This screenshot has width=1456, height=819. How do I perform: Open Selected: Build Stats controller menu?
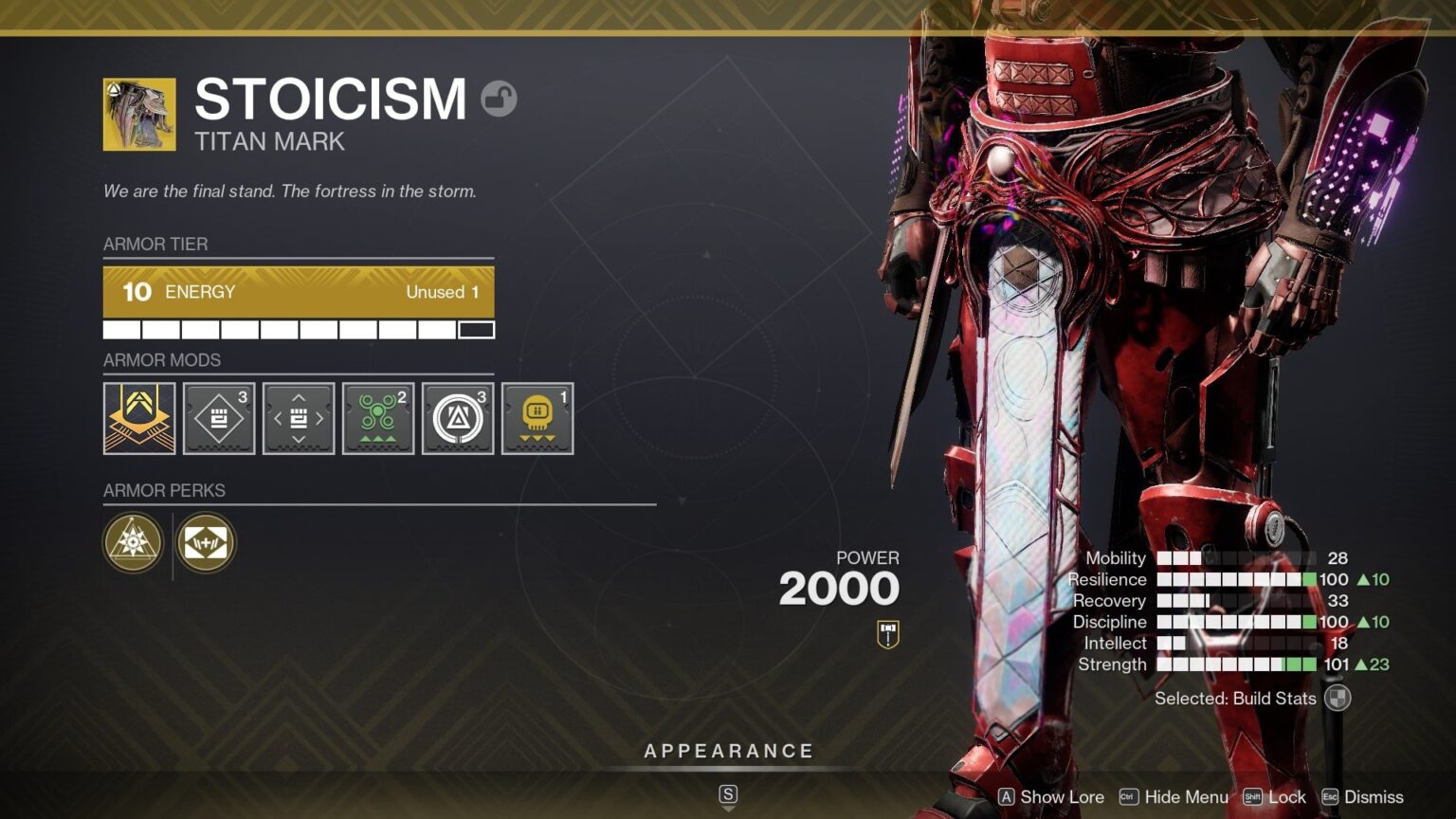tap(1338, 699)
